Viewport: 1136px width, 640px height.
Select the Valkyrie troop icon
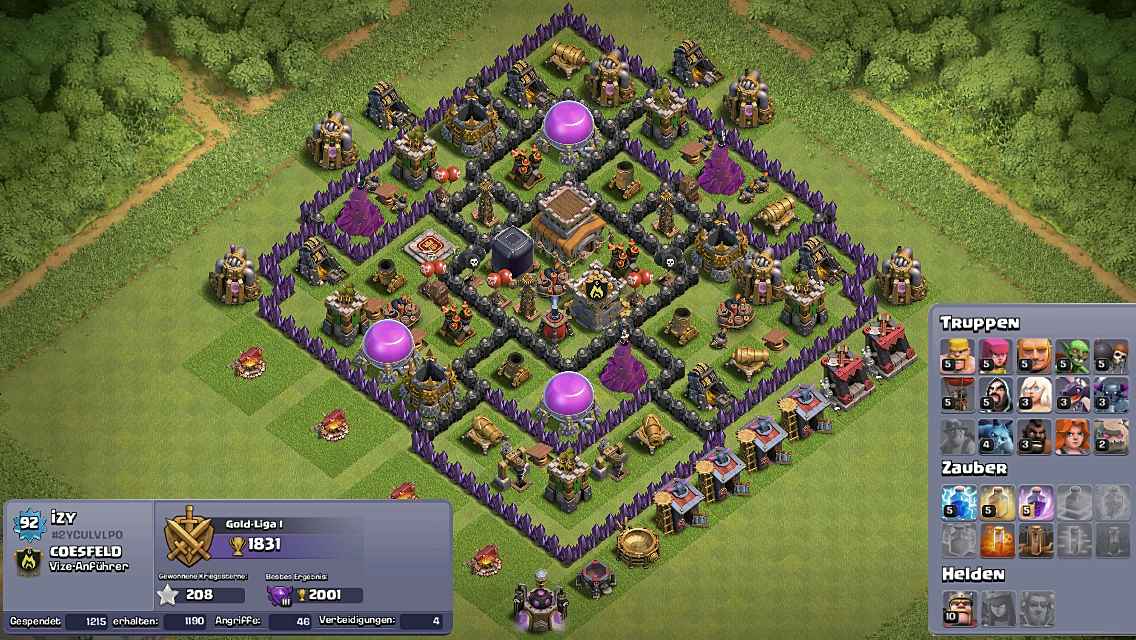(x=1072, y=436)
